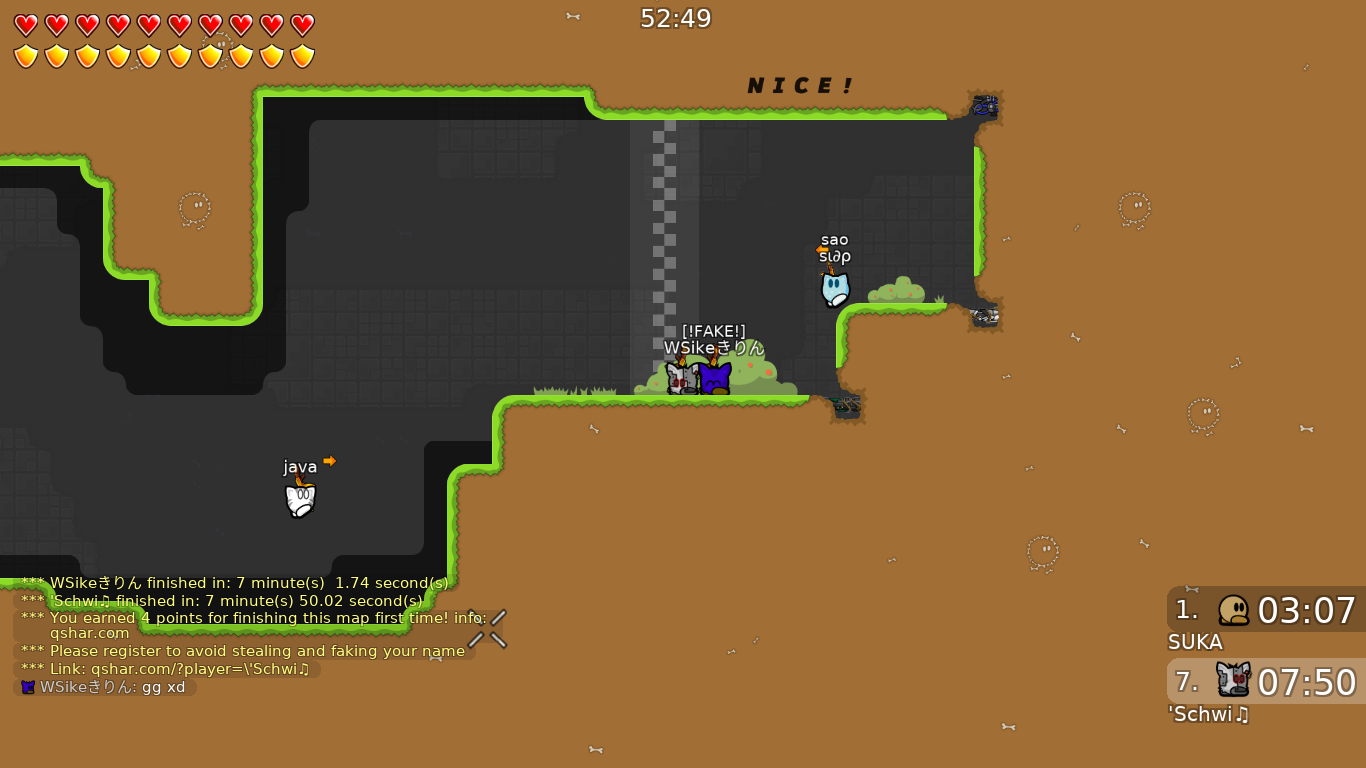Click the NICE! broadcast message text
Viewport: 1366px width, 768px height.
pyautogui.click(x=800, y=85)
